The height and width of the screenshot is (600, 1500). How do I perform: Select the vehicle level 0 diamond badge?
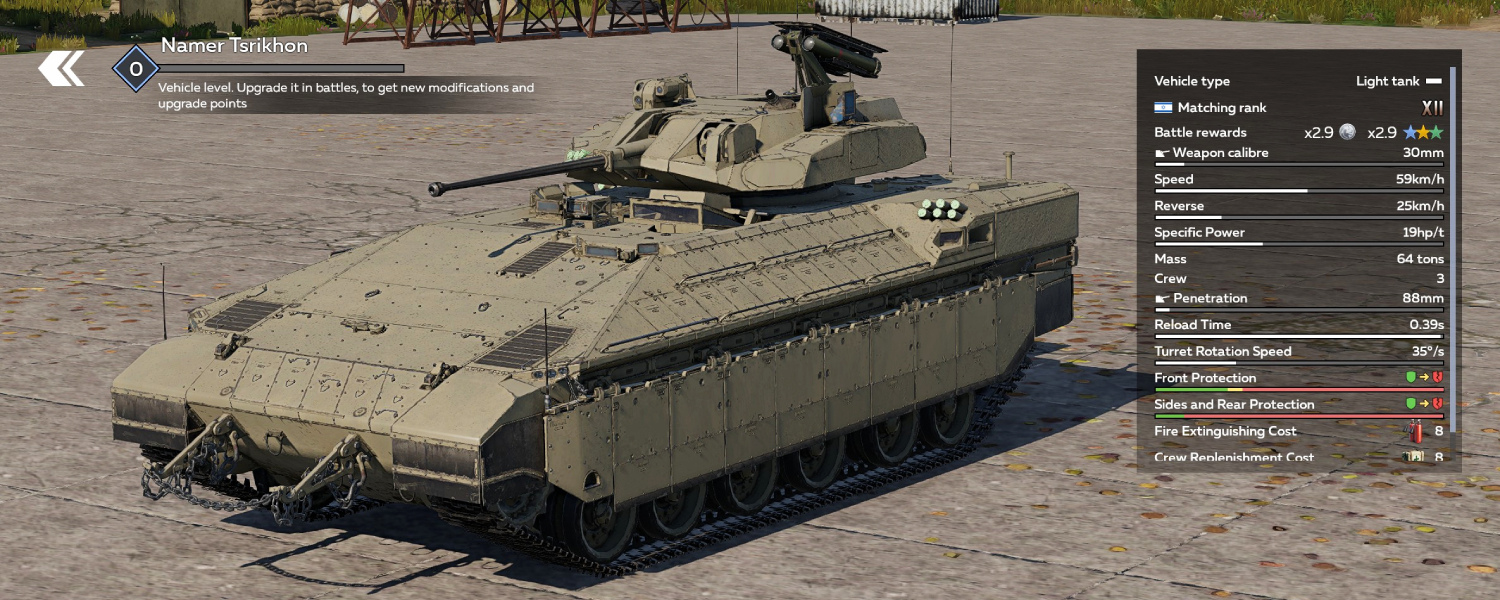click(136, 69)
